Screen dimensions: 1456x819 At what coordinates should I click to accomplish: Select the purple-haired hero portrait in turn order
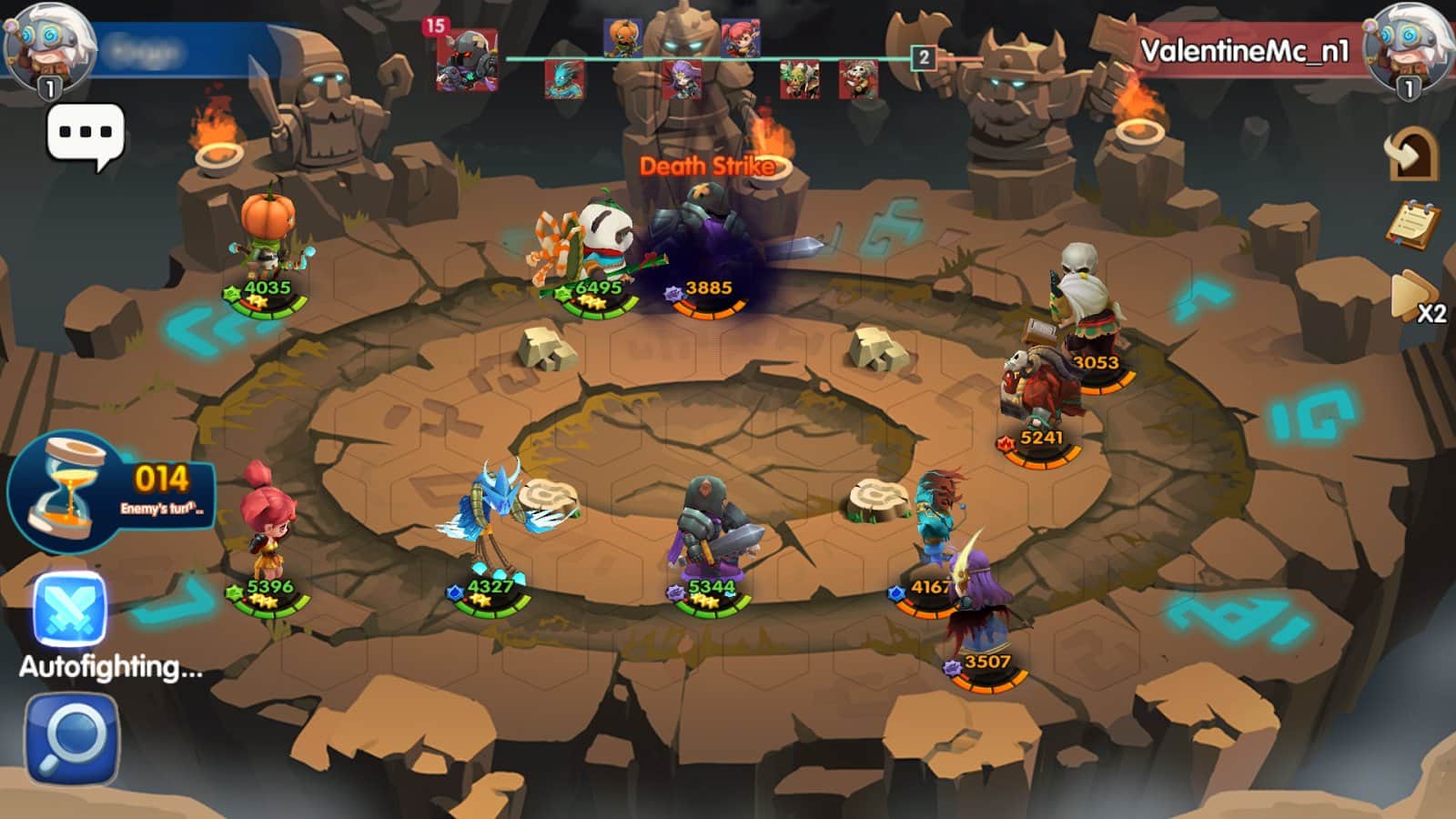point(681,79)
